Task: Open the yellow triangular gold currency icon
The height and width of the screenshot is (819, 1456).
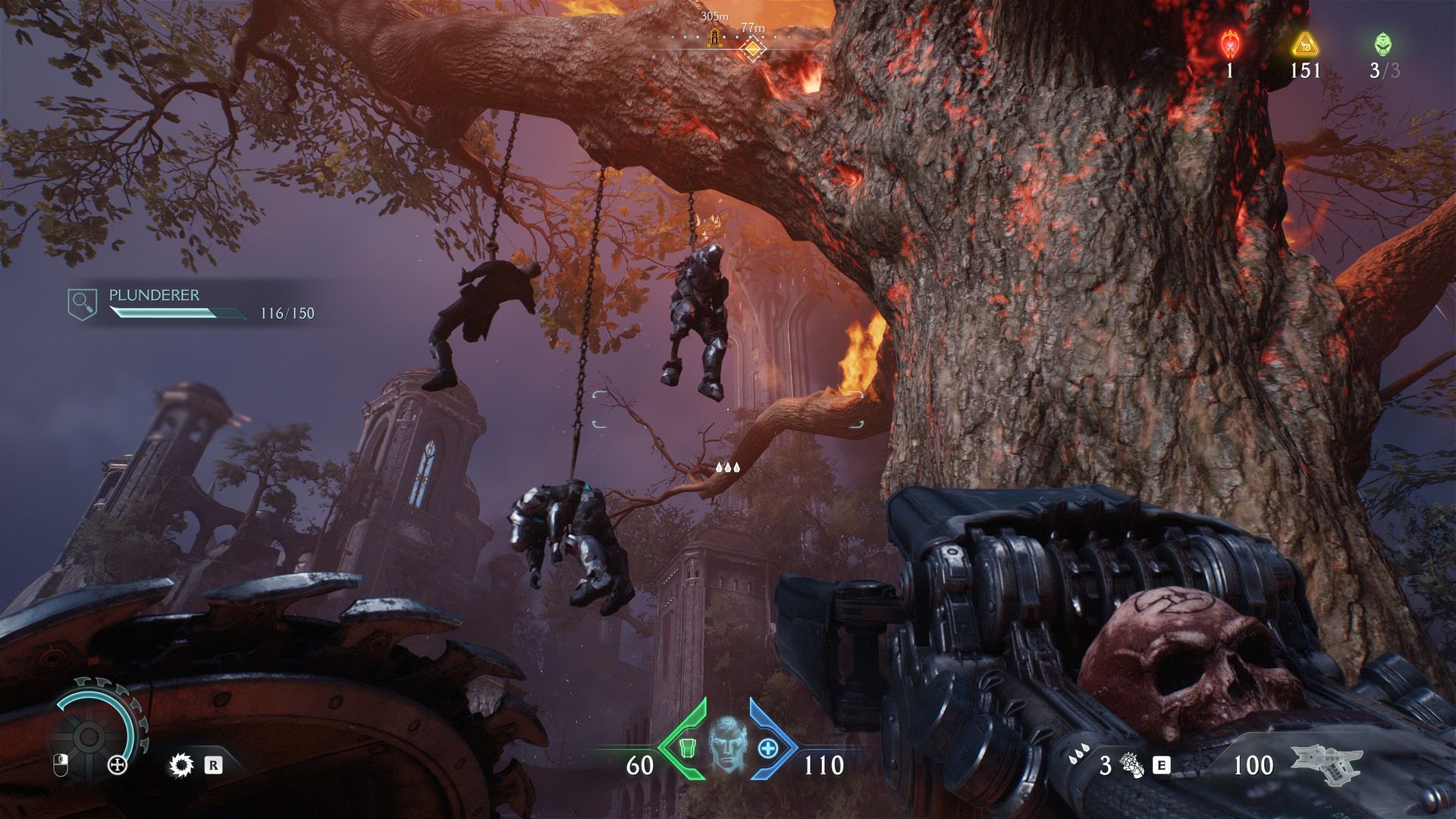Action: point(1304,45)
